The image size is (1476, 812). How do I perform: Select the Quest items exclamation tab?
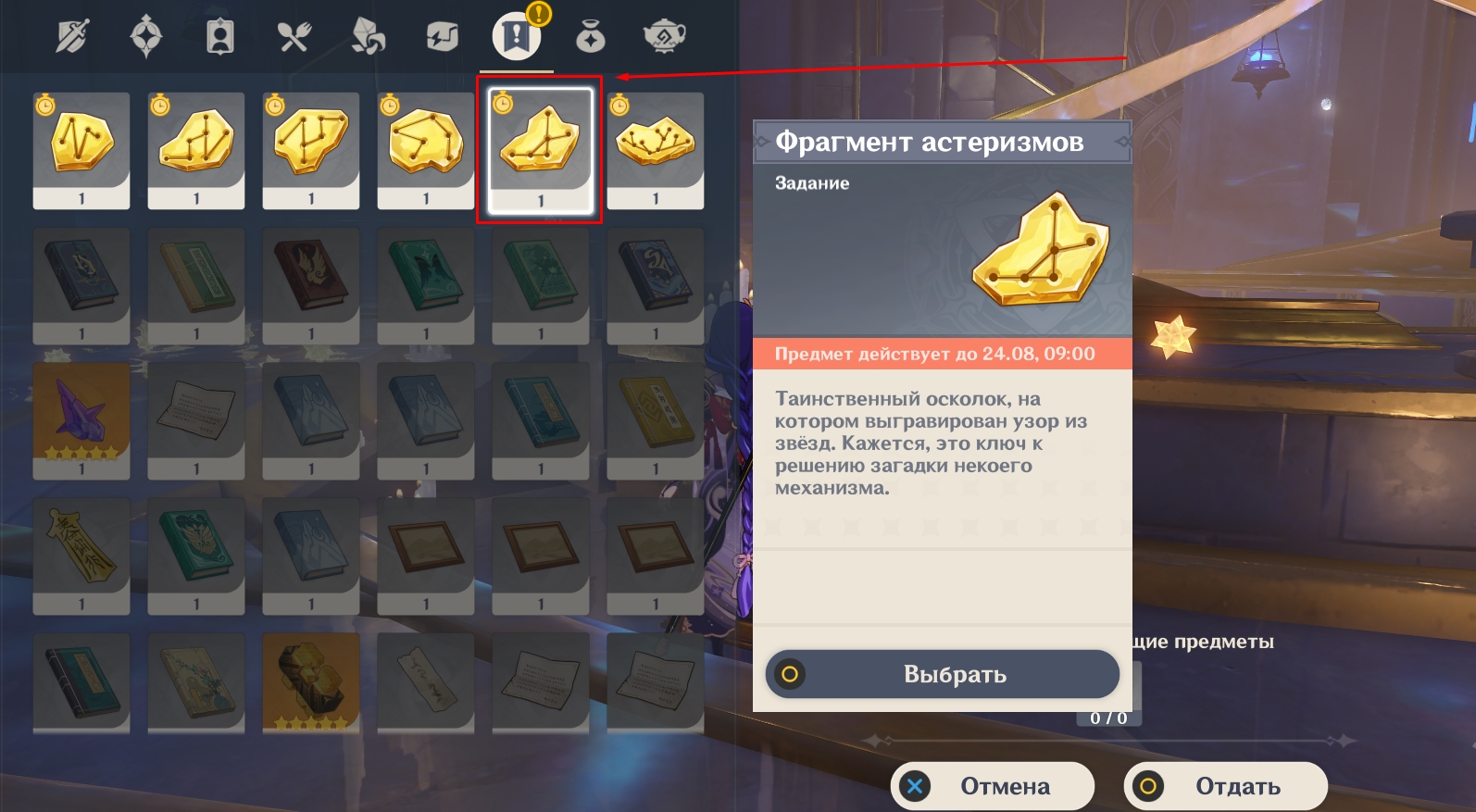[x=516, y=37]
